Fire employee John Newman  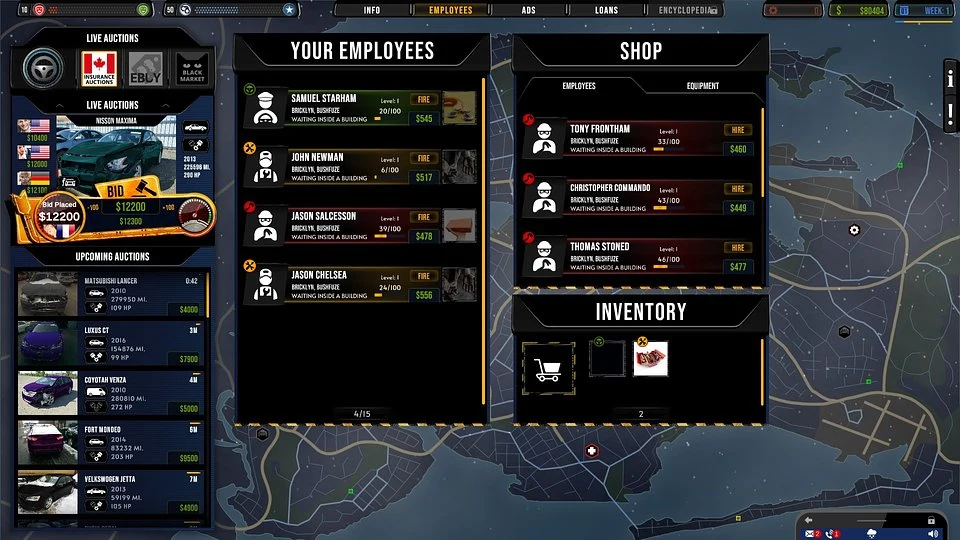click(x=424, y=159)
